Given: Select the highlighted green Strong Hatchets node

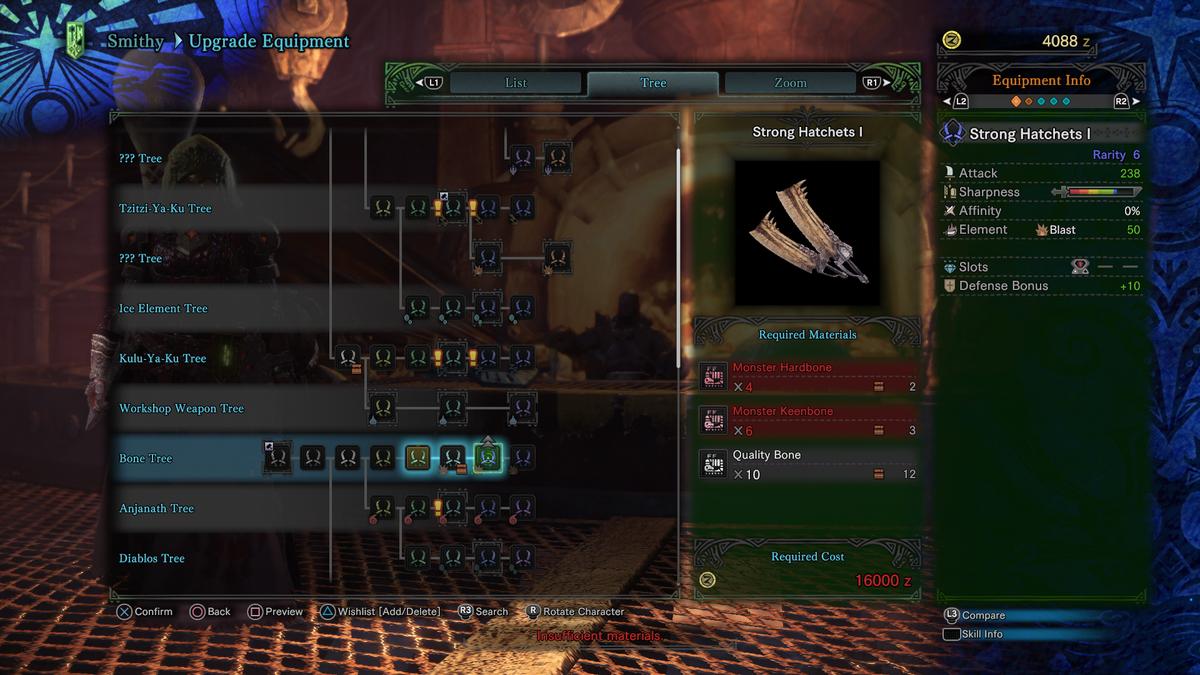Looking at the screenshot, I should pos(487,458).
